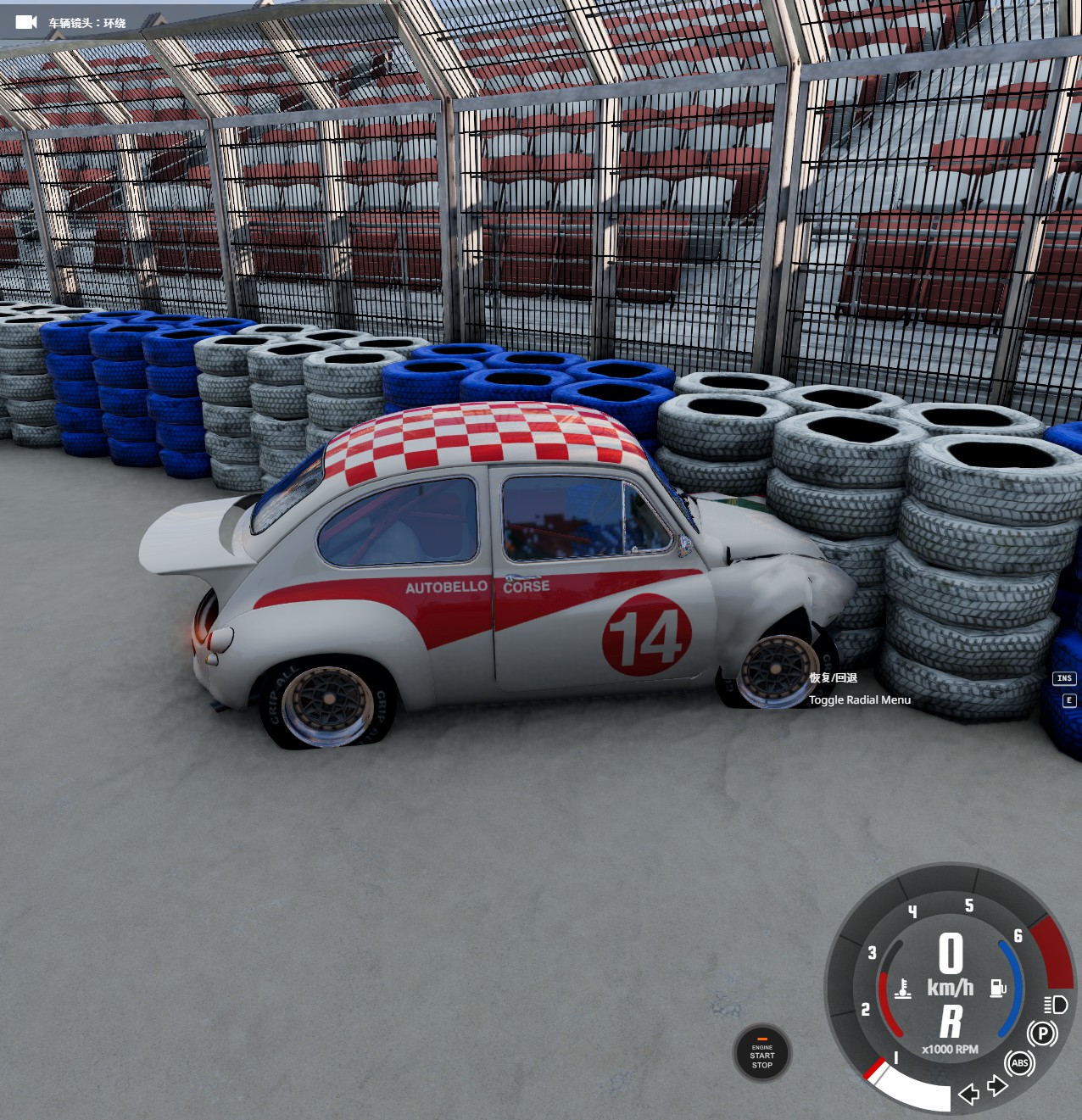Select the ABS indicator icon
The width and height of the screenshot is (1082, 1120).
(x=1019, y=1063)
